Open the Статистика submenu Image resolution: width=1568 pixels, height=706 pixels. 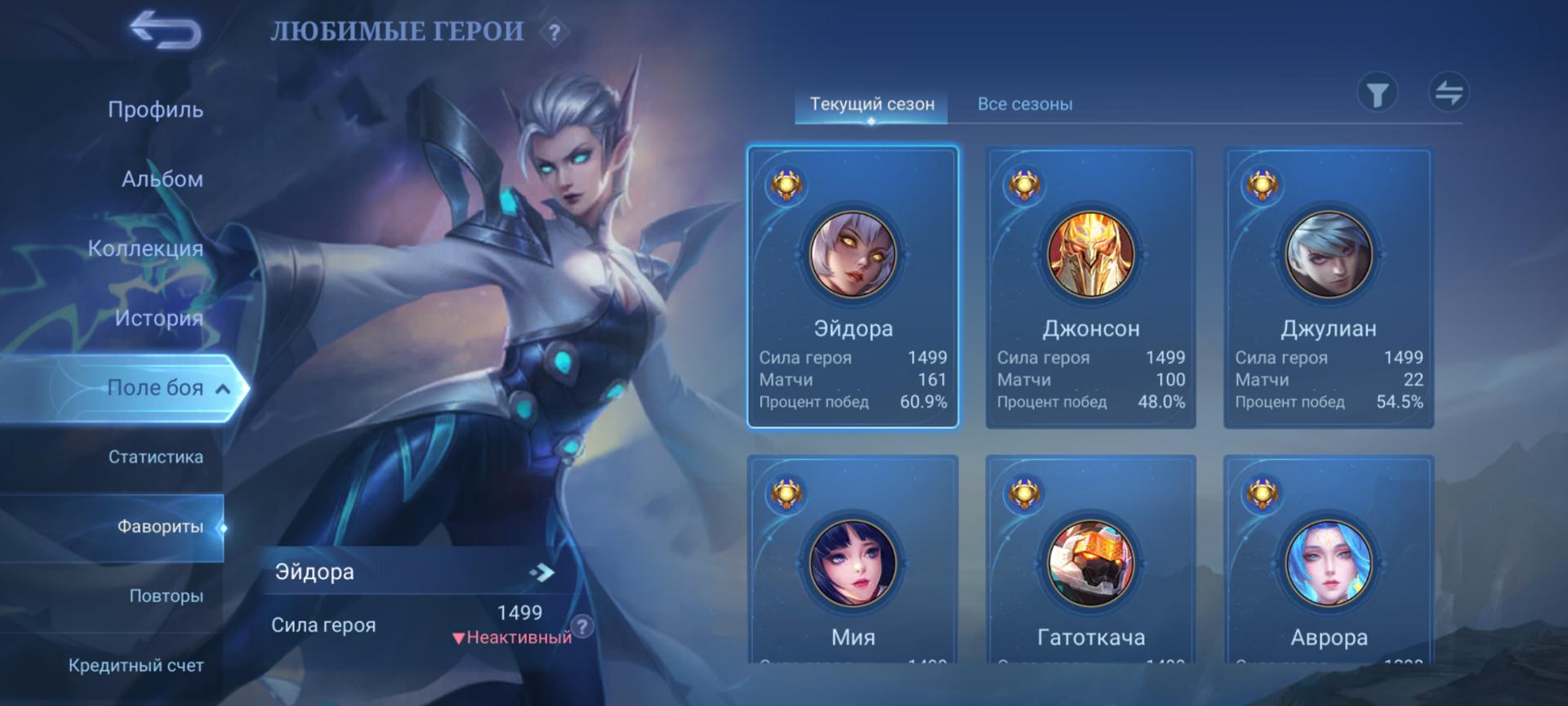(x=155, y=457)
